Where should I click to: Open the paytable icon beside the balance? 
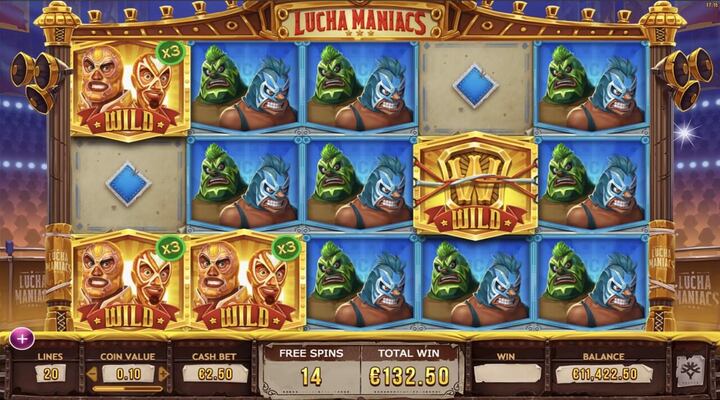[x=691, y=371]
